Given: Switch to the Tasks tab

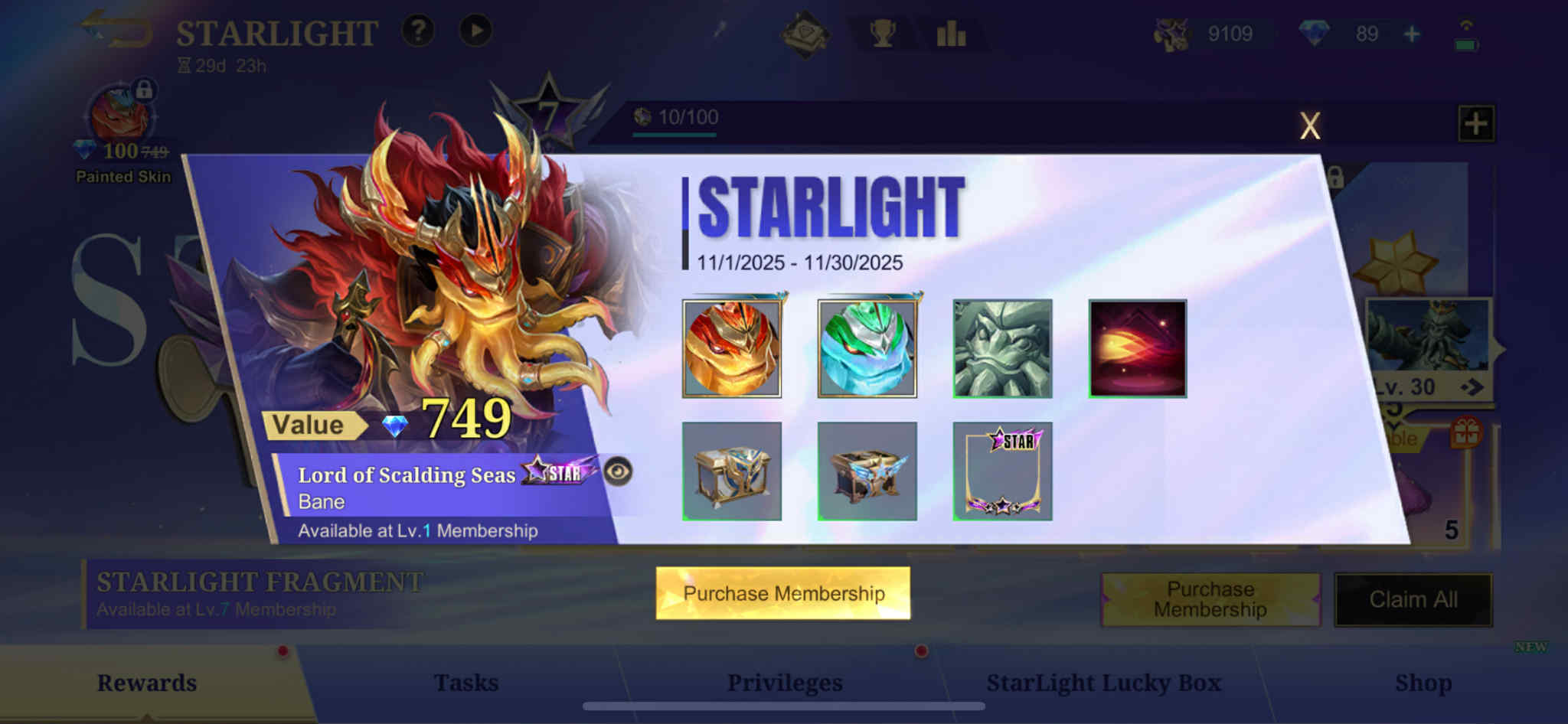Looking at the screenshot, I should [x=467, y=682].
